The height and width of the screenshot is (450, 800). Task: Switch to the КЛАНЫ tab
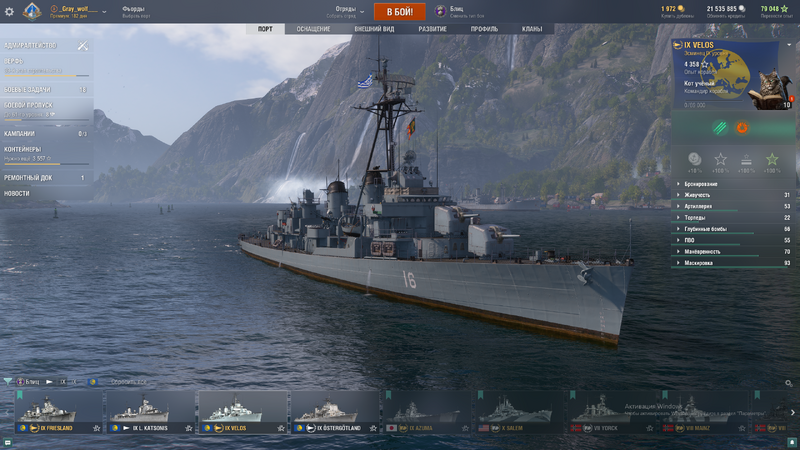[532, 29]
